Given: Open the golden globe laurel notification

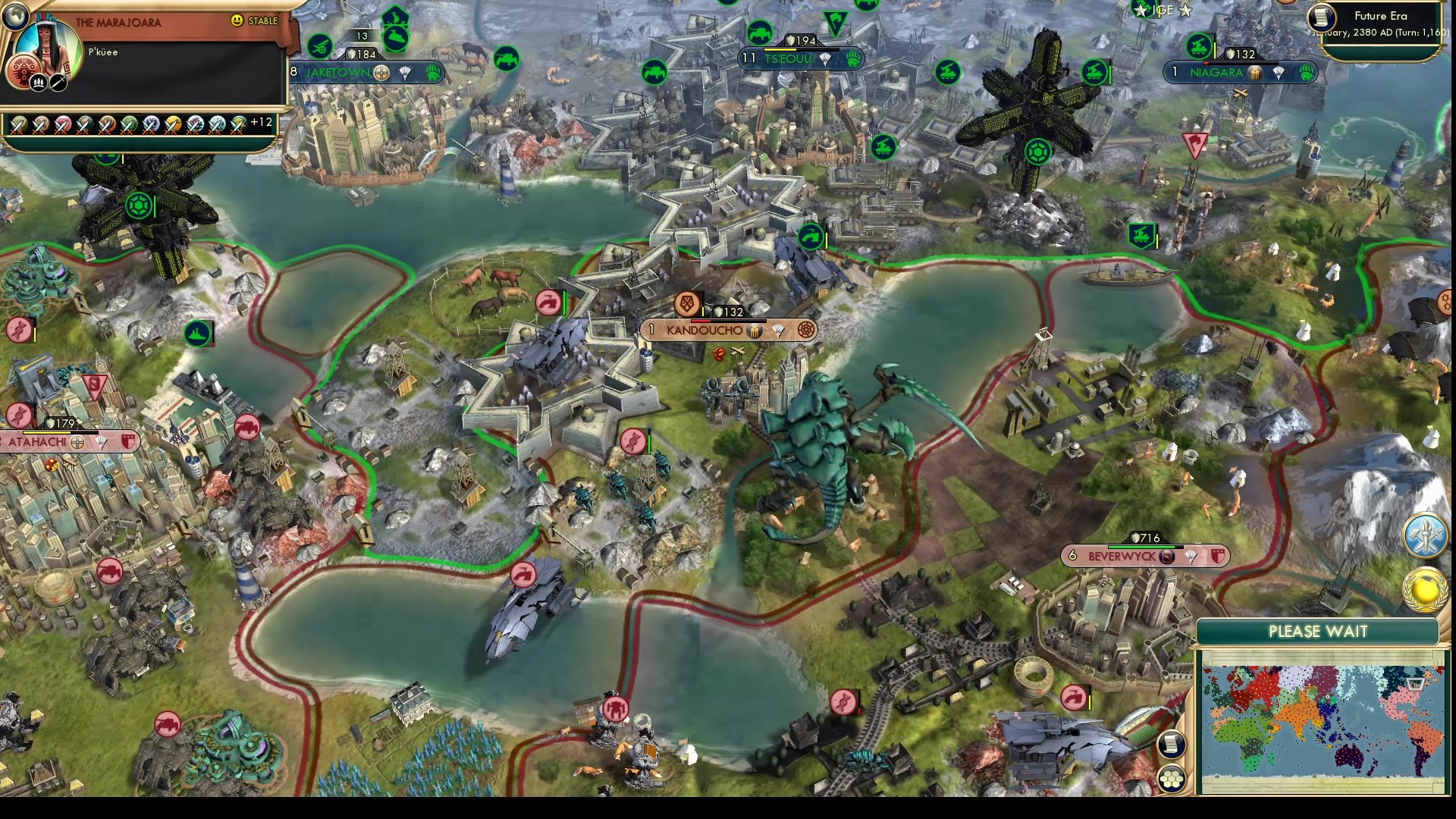Looking at the screenshot, I should [1426, 589].
